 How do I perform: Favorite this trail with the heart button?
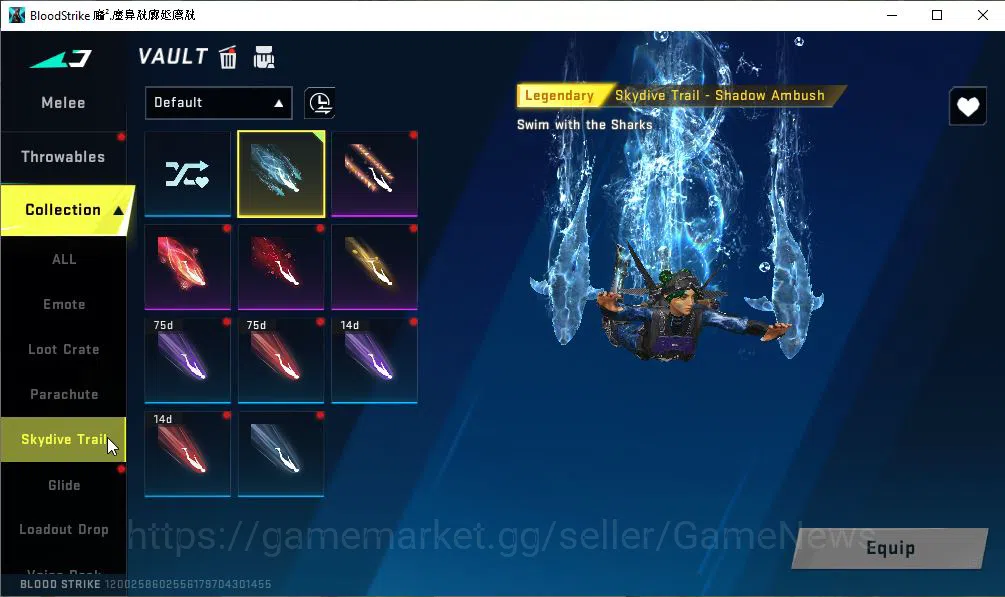[x=967, y=106]
